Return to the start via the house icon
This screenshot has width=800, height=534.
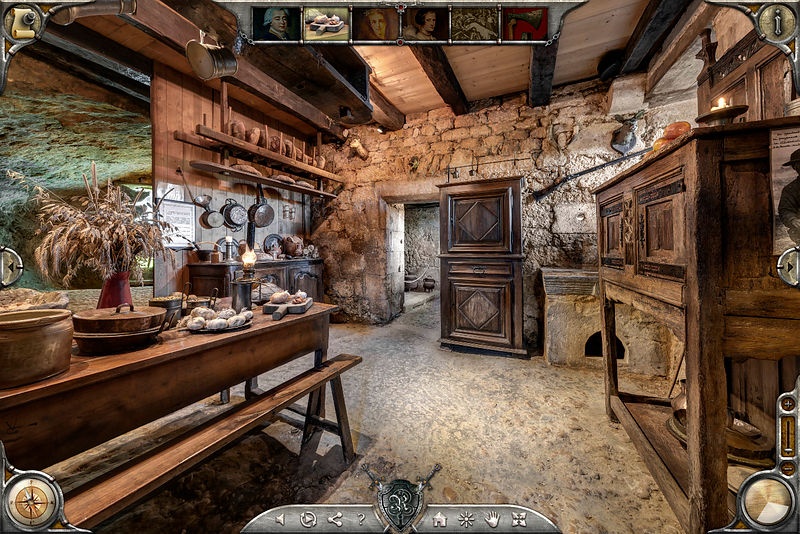439,519
